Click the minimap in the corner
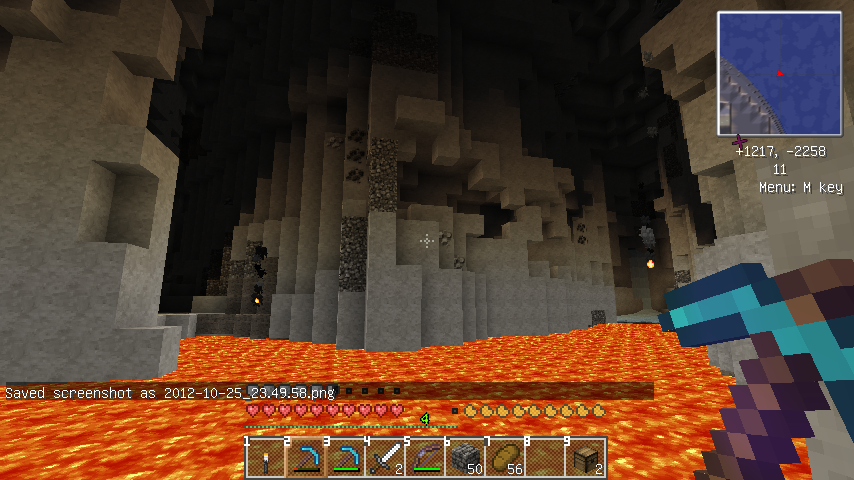Viewport: 854px width, 480px height. [x=778, y=74]
